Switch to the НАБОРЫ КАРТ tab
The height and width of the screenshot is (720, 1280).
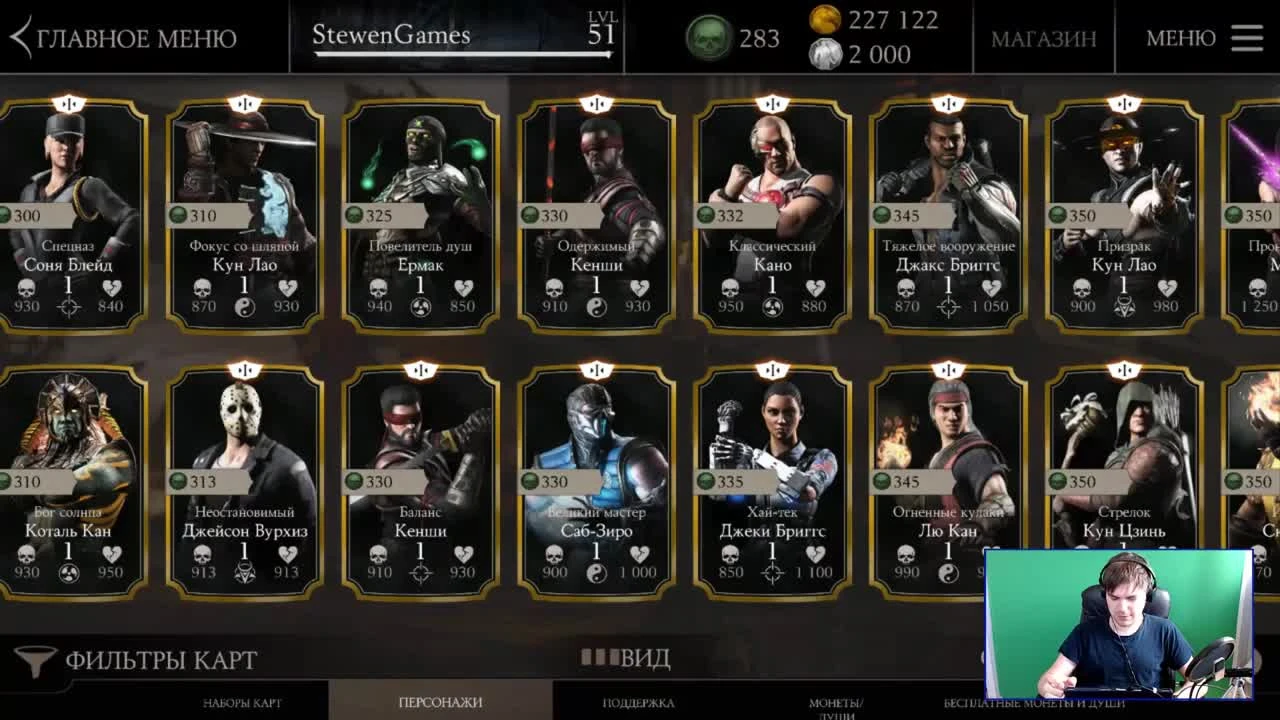coord(240,703)
